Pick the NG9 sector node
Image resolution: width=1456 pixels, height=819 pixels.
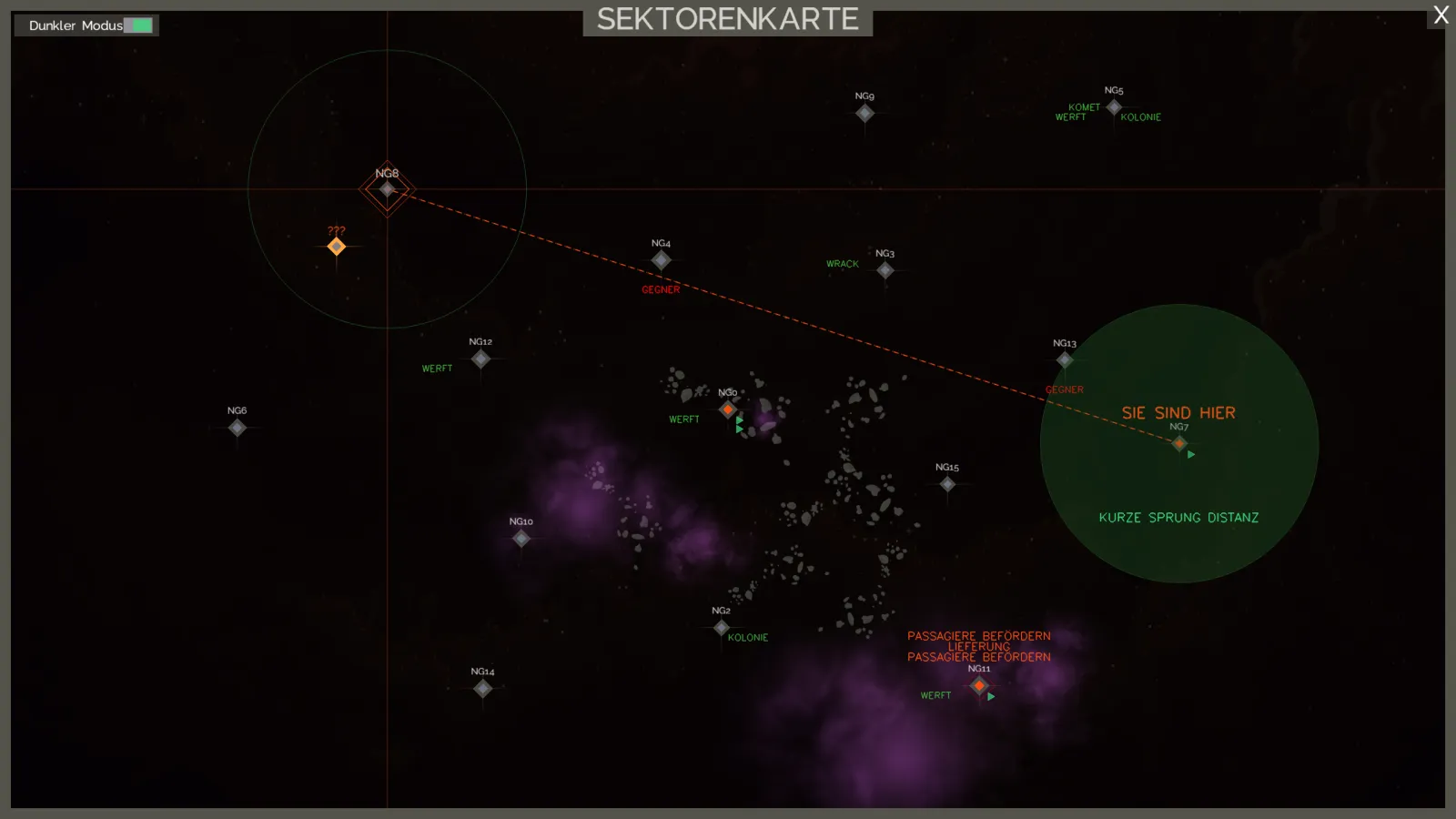pyautogui.click(x=864, y=113)
